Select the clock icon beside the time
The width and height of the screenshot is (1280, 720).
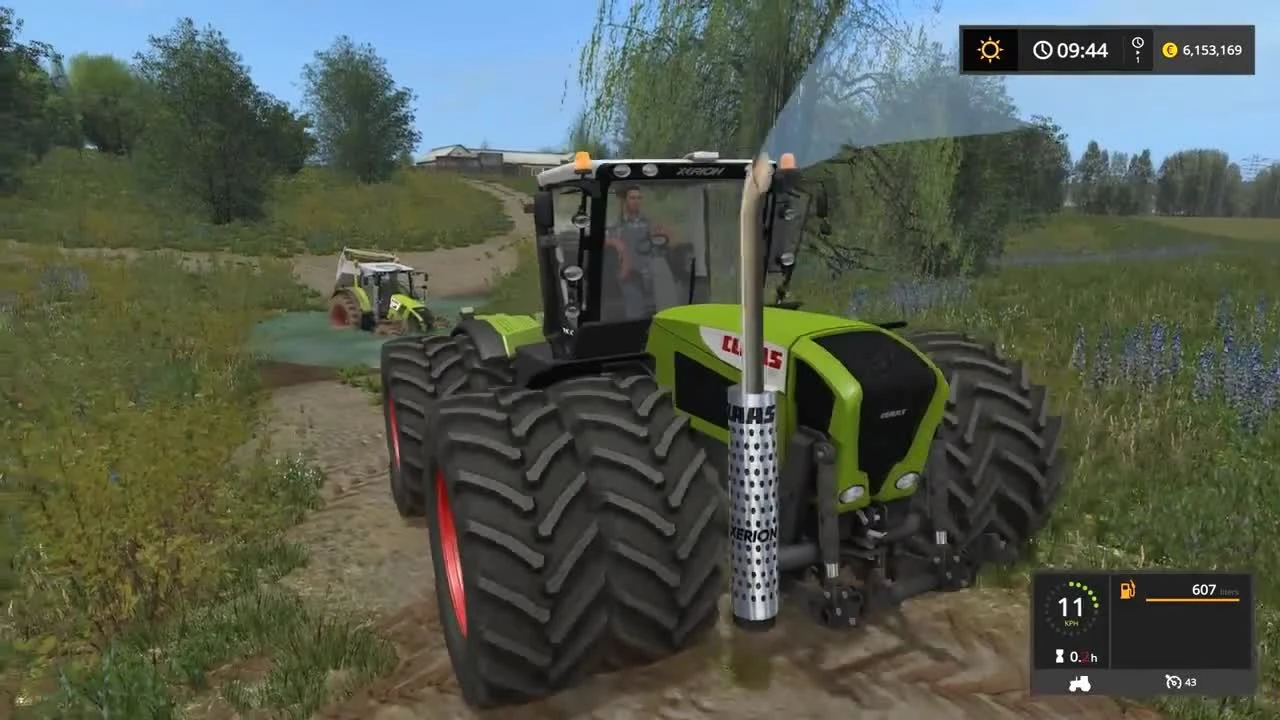1043,48
